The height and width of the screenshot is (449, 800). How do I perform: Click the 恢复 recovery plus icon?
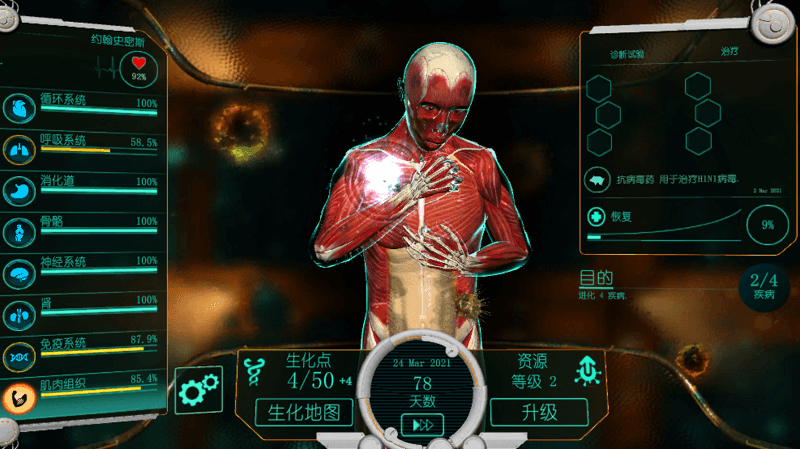[597, 217]
